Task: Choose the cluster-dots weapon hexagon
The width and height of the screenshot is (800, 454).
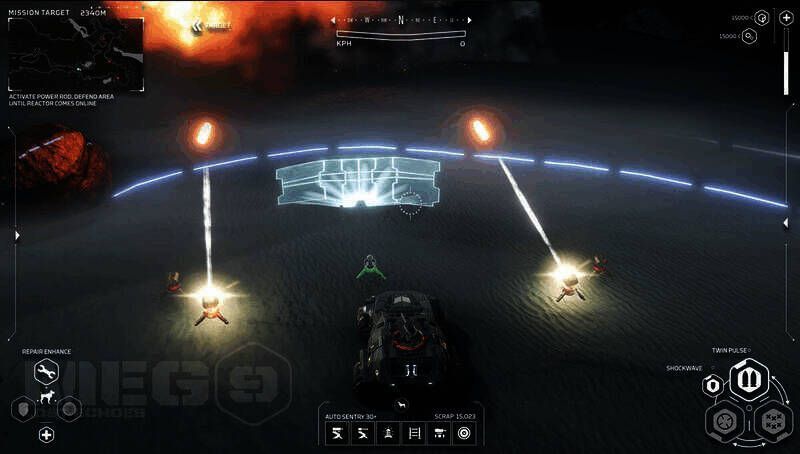Action: 771,420
